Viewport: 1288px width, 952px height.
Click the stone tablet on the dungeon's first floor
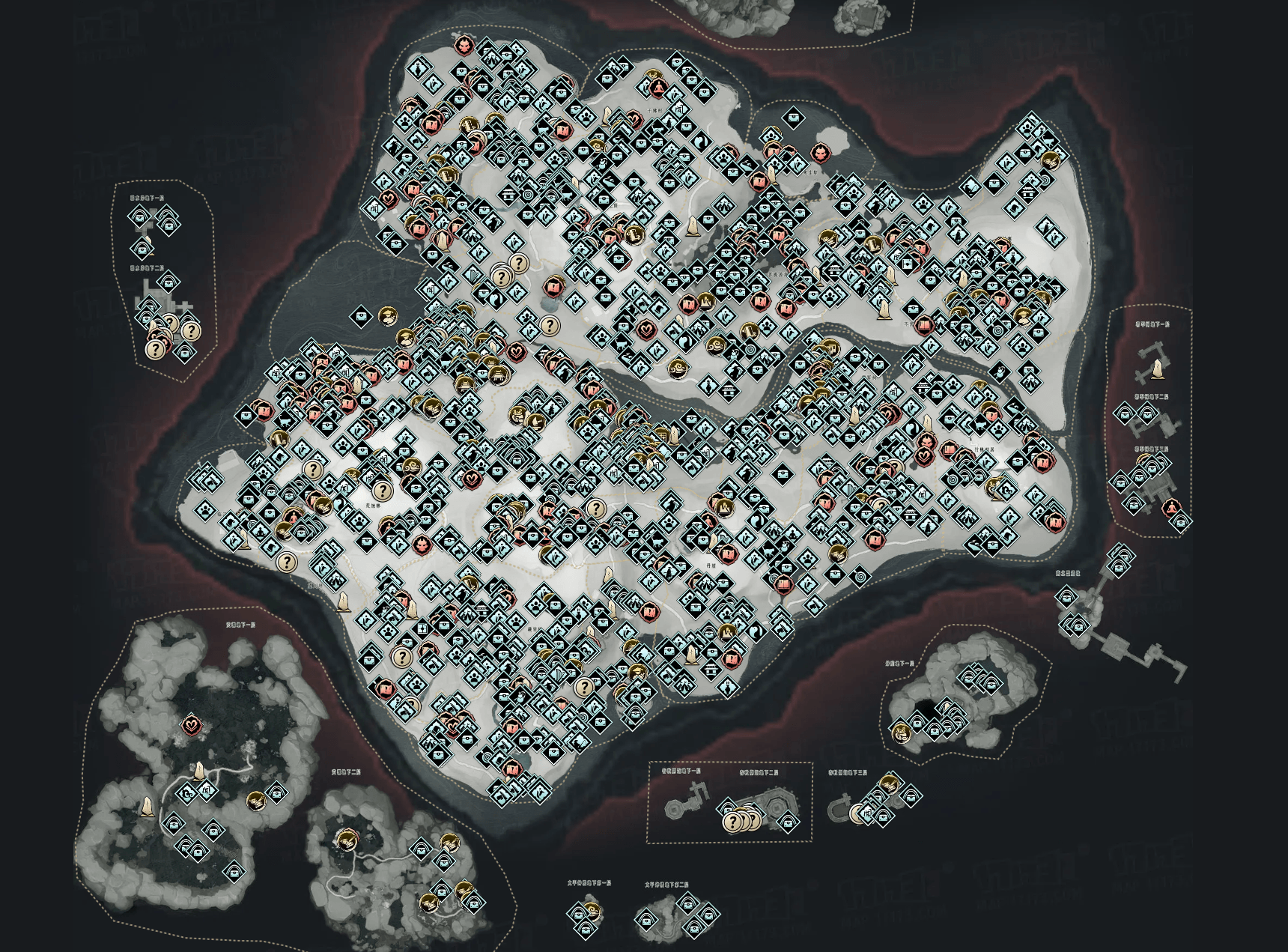[1159, 369]
